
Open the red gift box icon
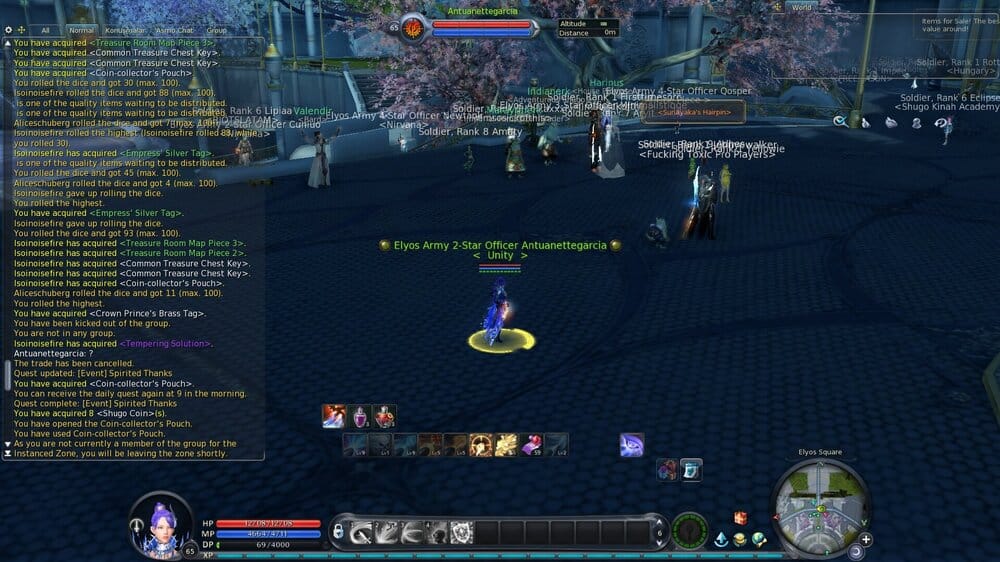[741, 517]
